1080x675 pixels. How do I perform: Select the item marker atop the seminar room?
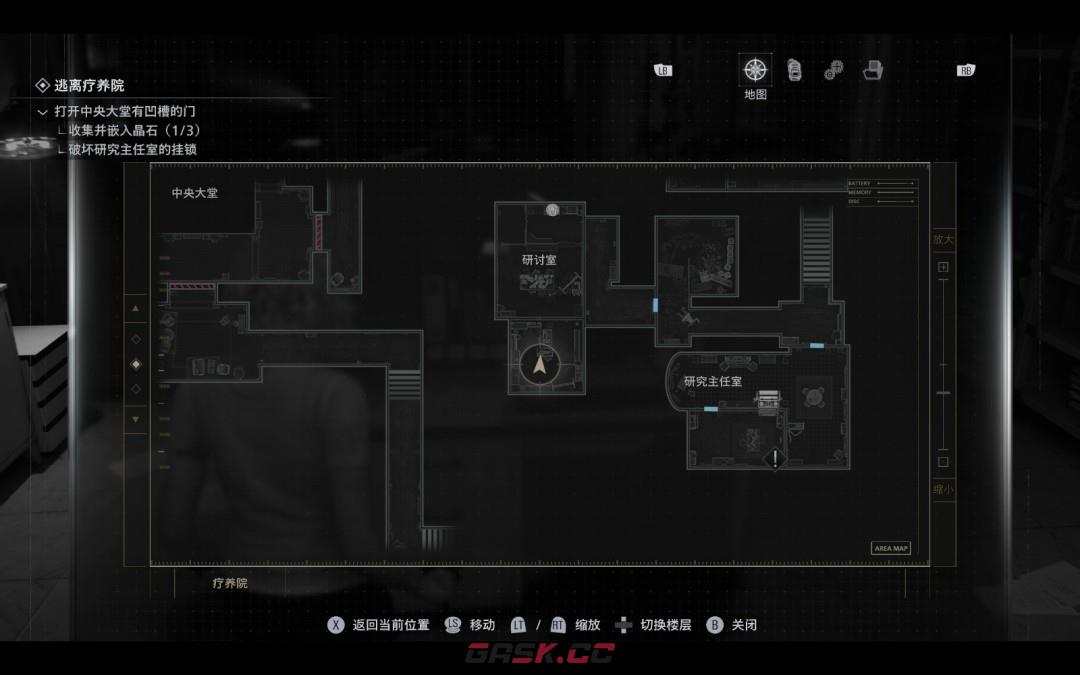552,210
